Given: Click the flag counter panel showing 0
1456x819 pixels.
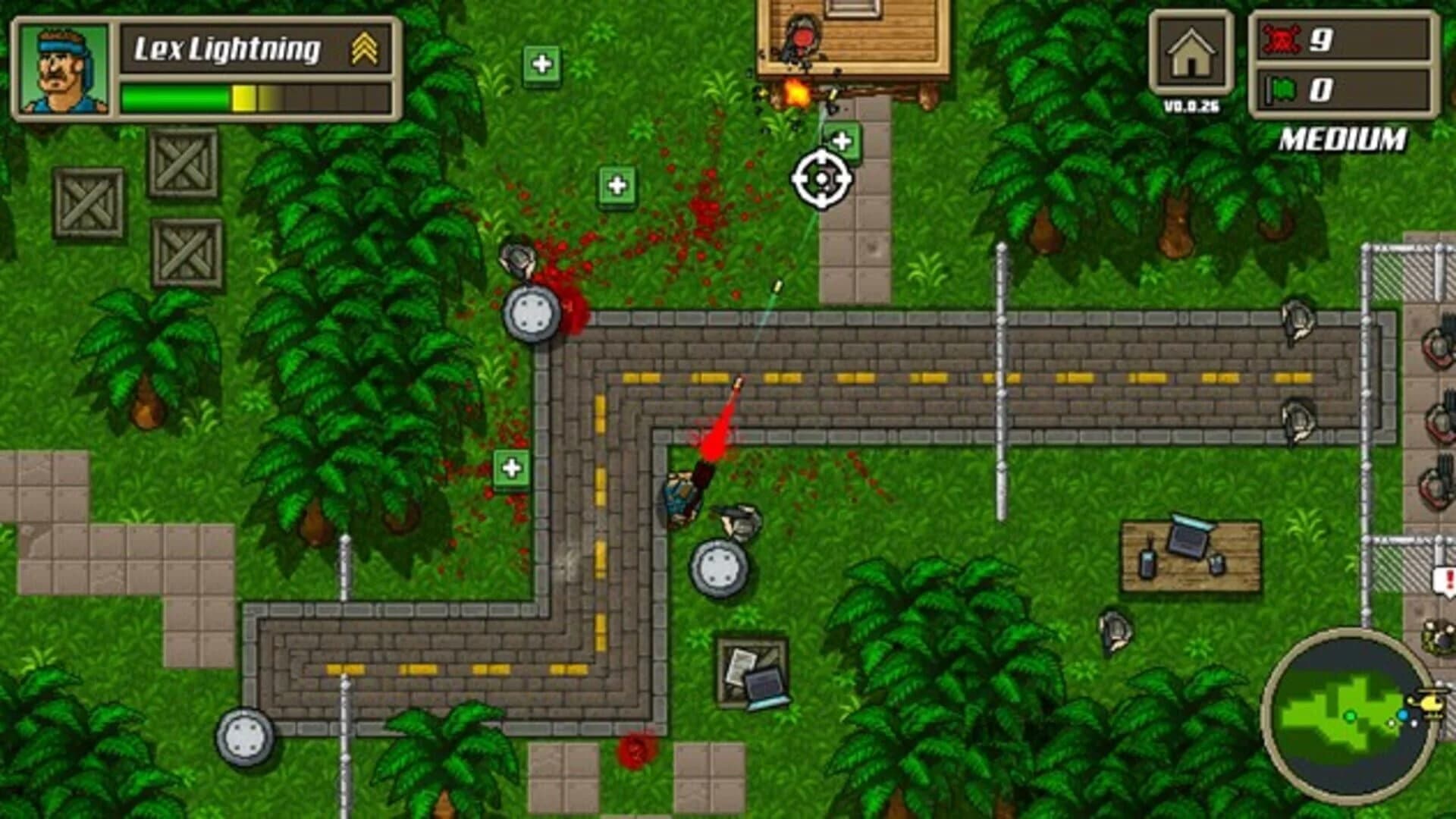Looking at the screenshot, I should (x=1346, y=91).
